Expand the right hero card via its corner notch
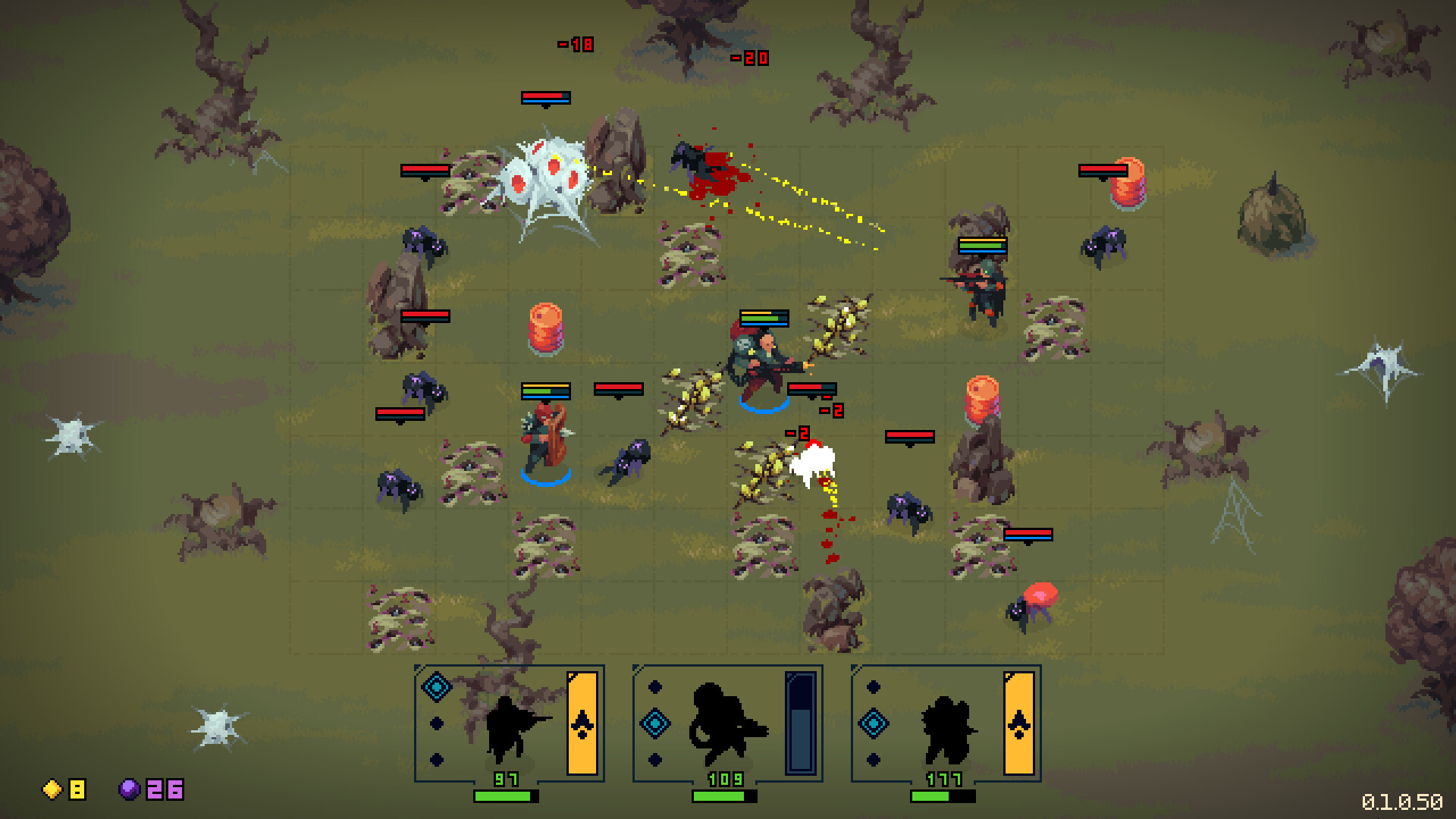 click(x=855, y=667)
